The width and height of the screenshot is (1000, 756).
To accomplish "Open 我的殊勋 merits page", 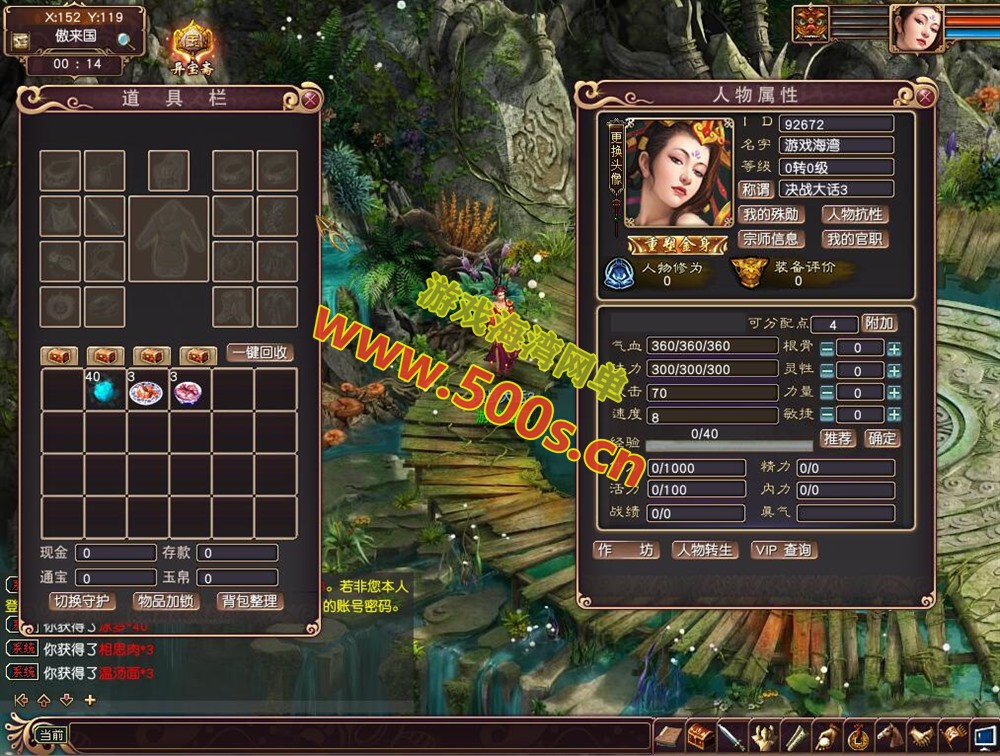I will pos(770,215).
